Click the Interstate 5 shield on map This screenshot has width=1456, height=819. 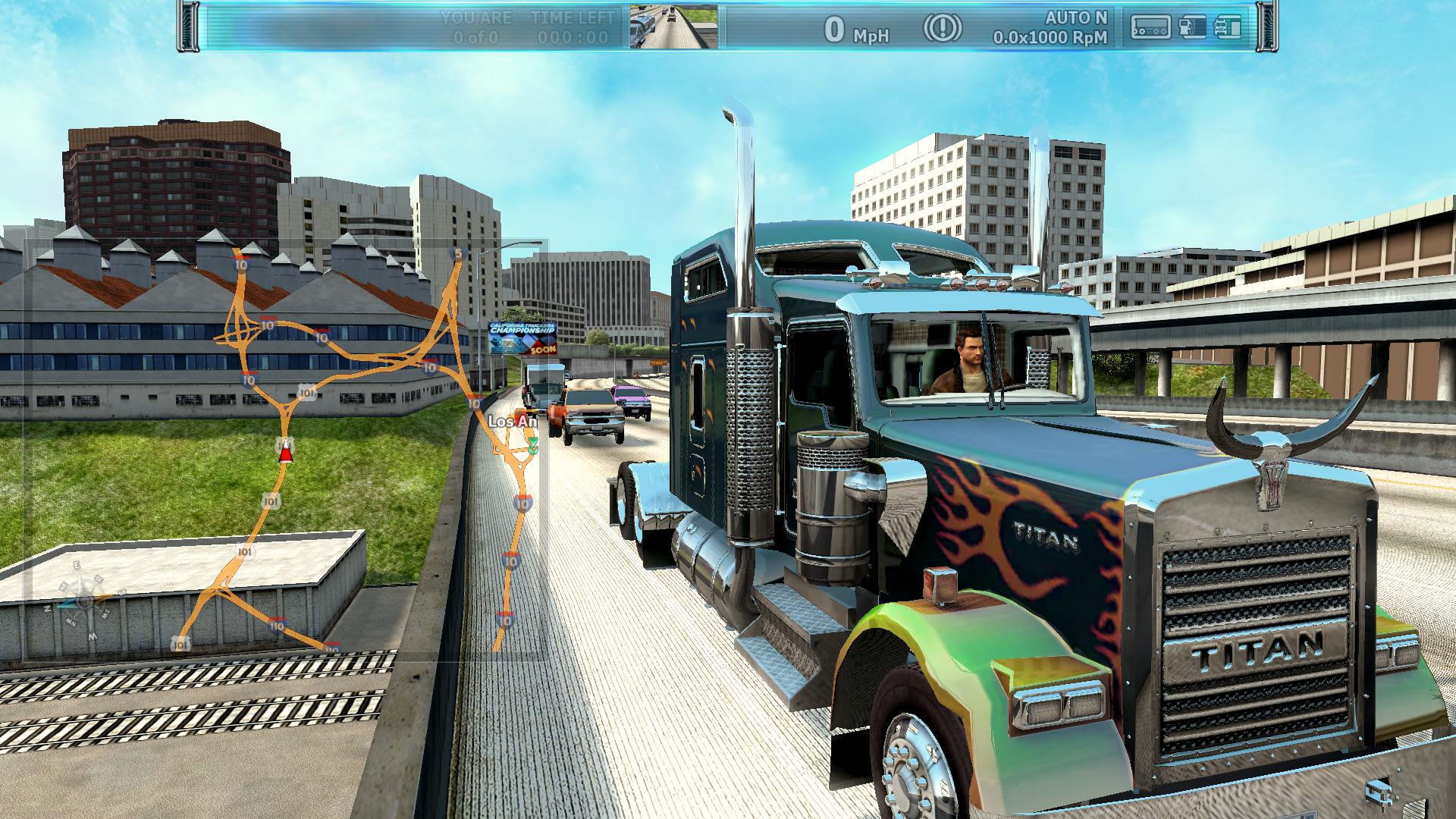(x=457, y=253)
